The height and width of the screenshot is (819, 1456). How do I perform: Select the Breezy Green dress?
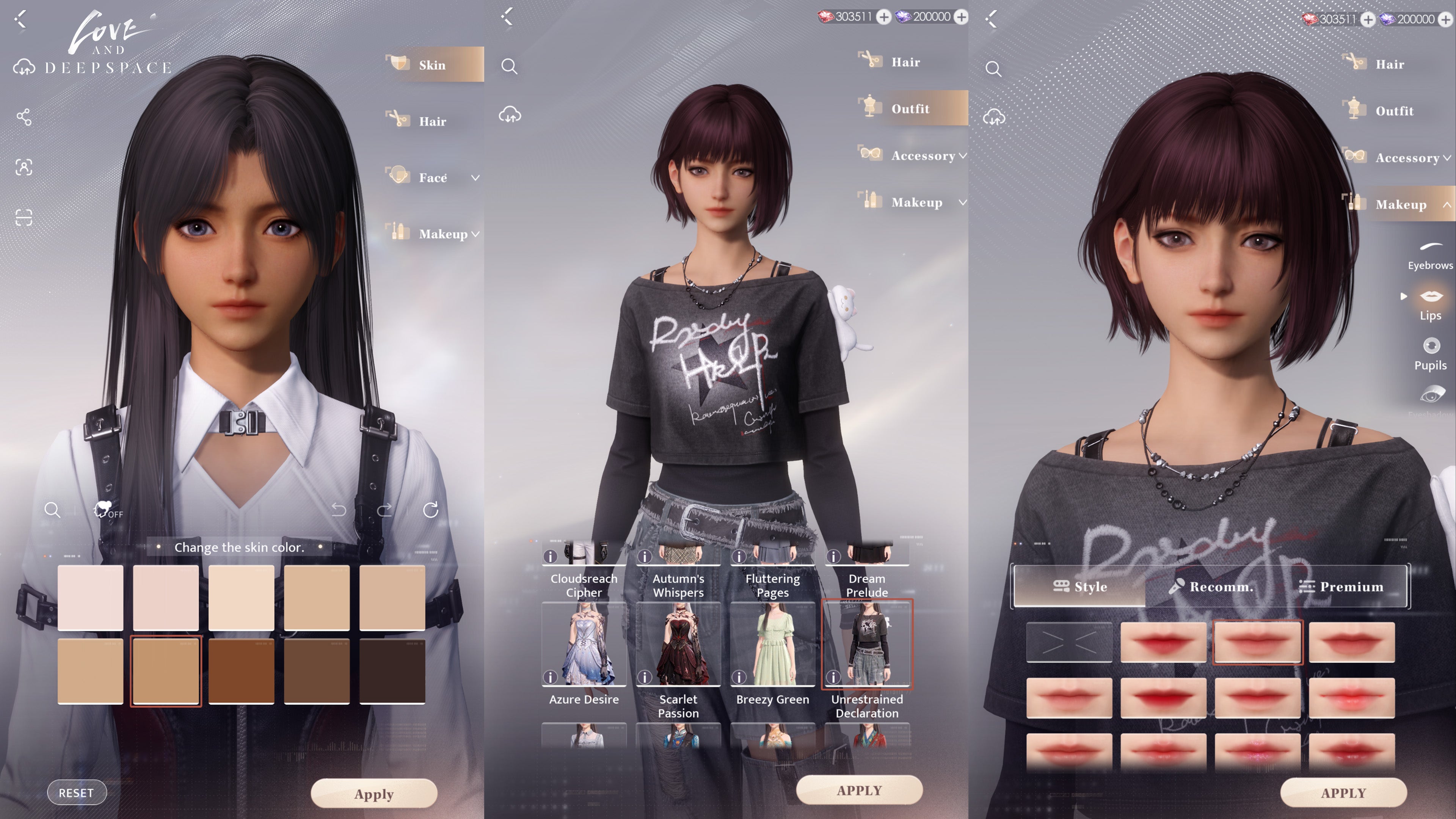coord(772,644)
